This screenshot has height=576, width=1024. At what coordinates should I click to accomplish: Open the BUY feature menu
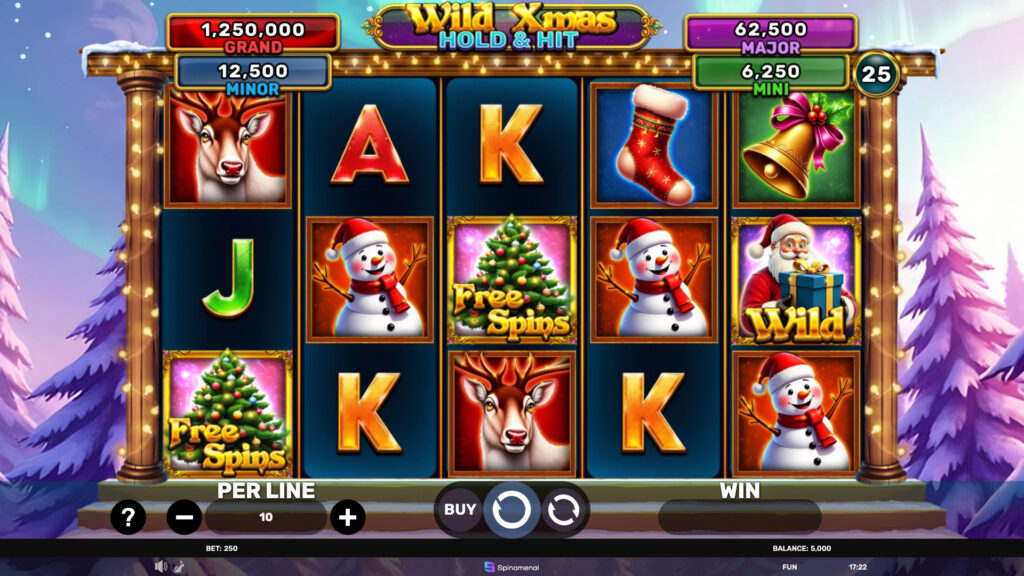pos(460,510)
